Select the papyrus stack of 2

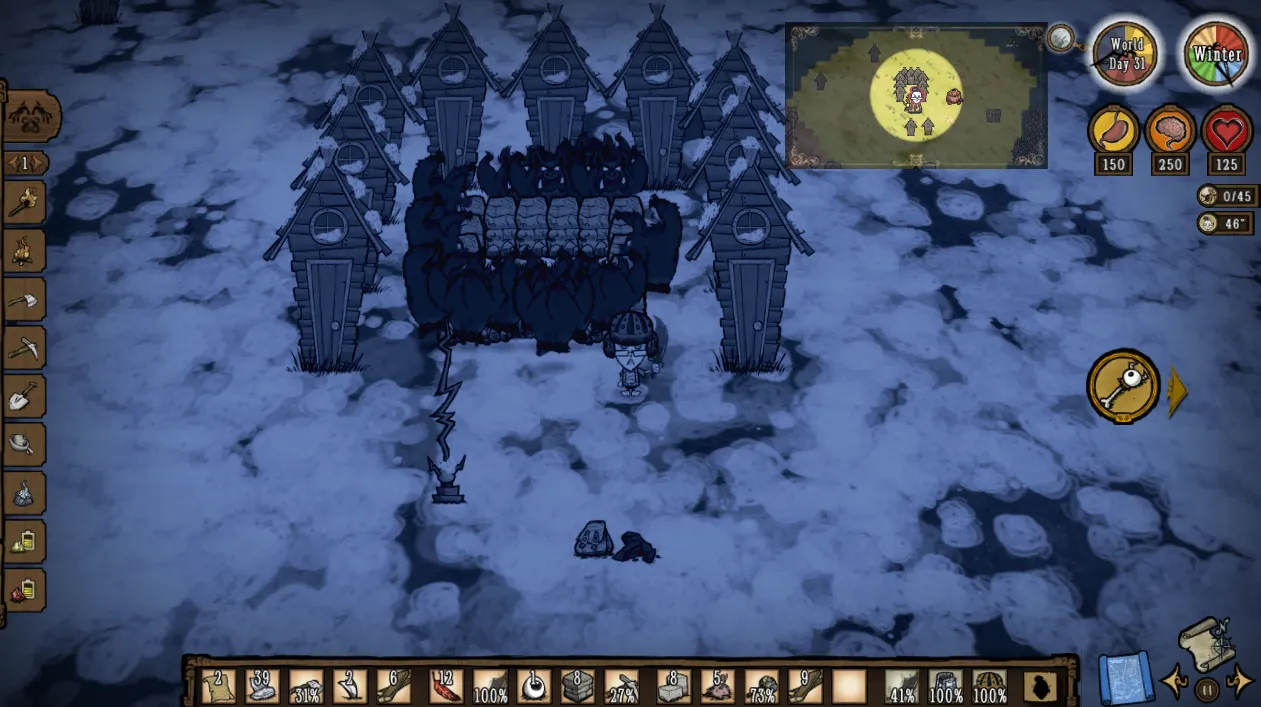click(216, 686)
